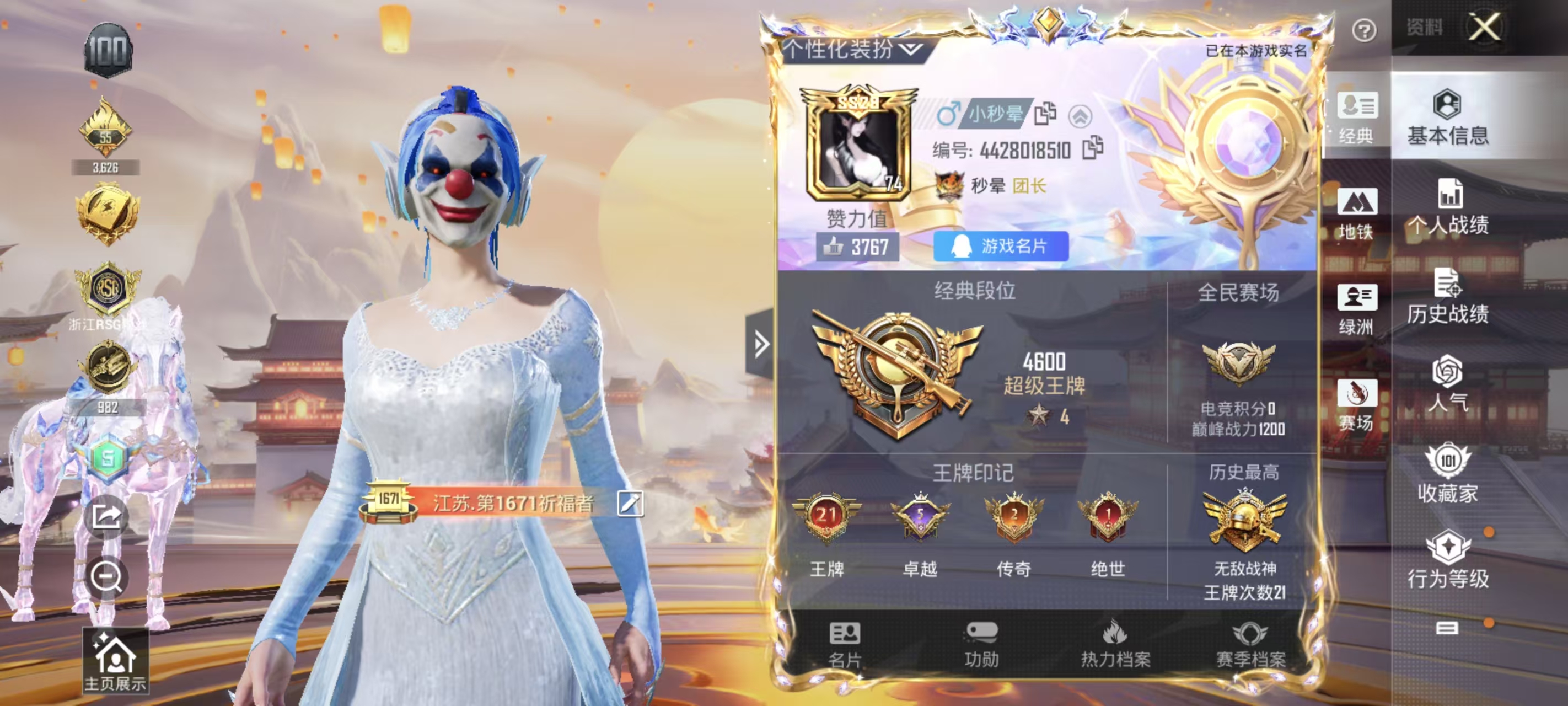Select the 绿洲 oasis tab

(1356, 309)
